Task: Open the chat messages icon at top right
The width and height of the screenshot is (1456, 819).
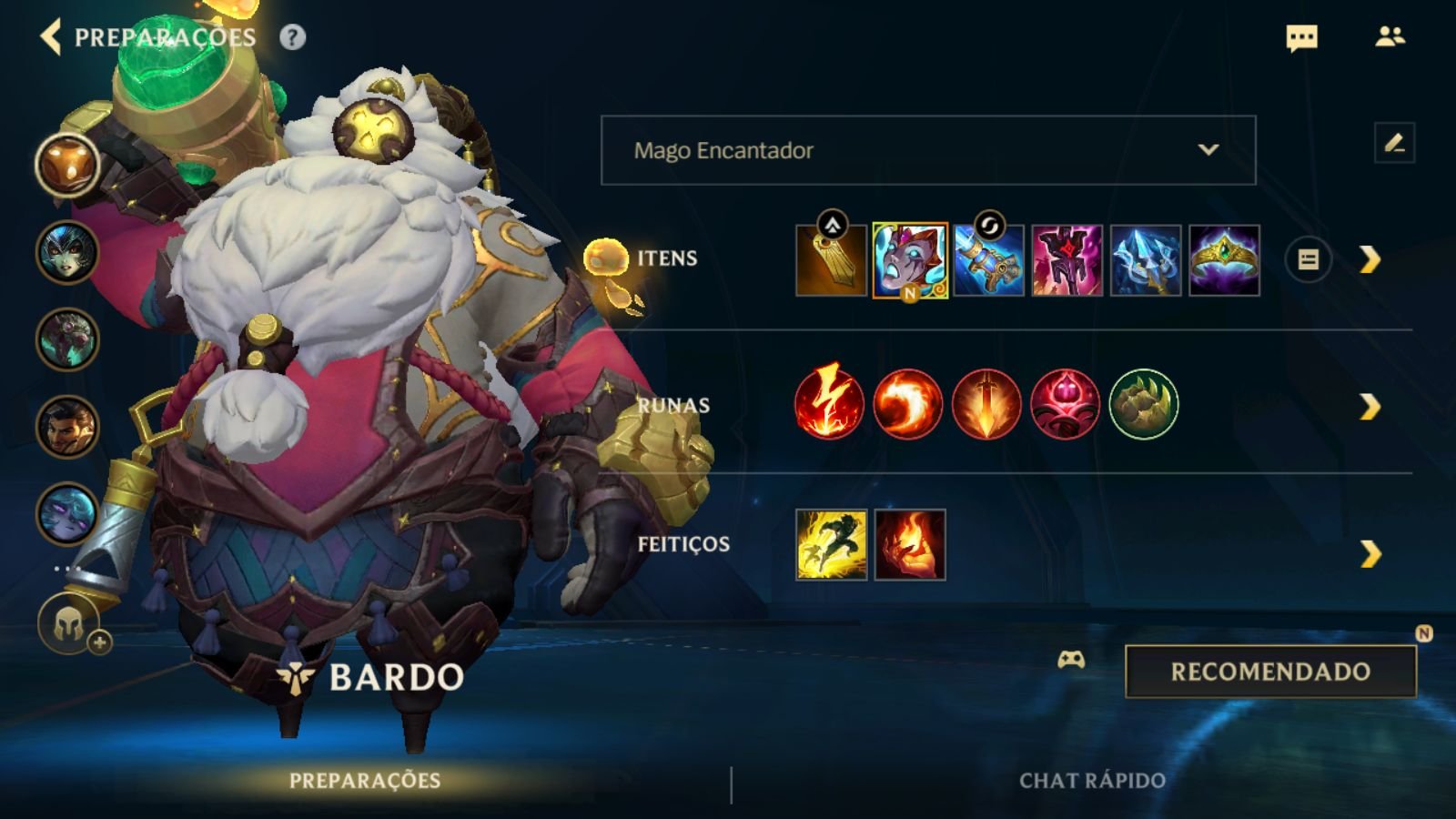Action: tap(1301, 37)
